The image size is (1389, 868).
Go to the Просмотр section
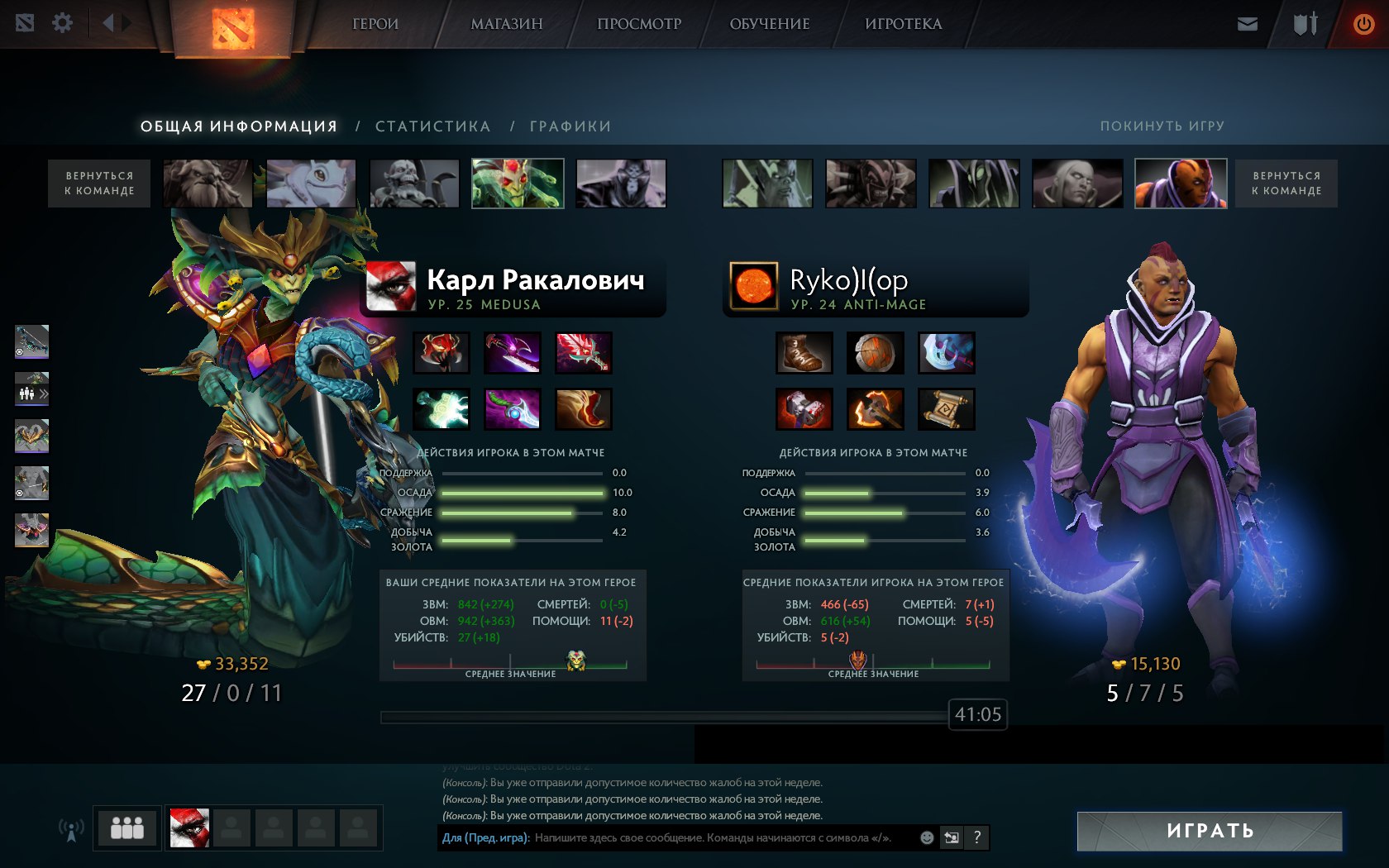(639, 24)
